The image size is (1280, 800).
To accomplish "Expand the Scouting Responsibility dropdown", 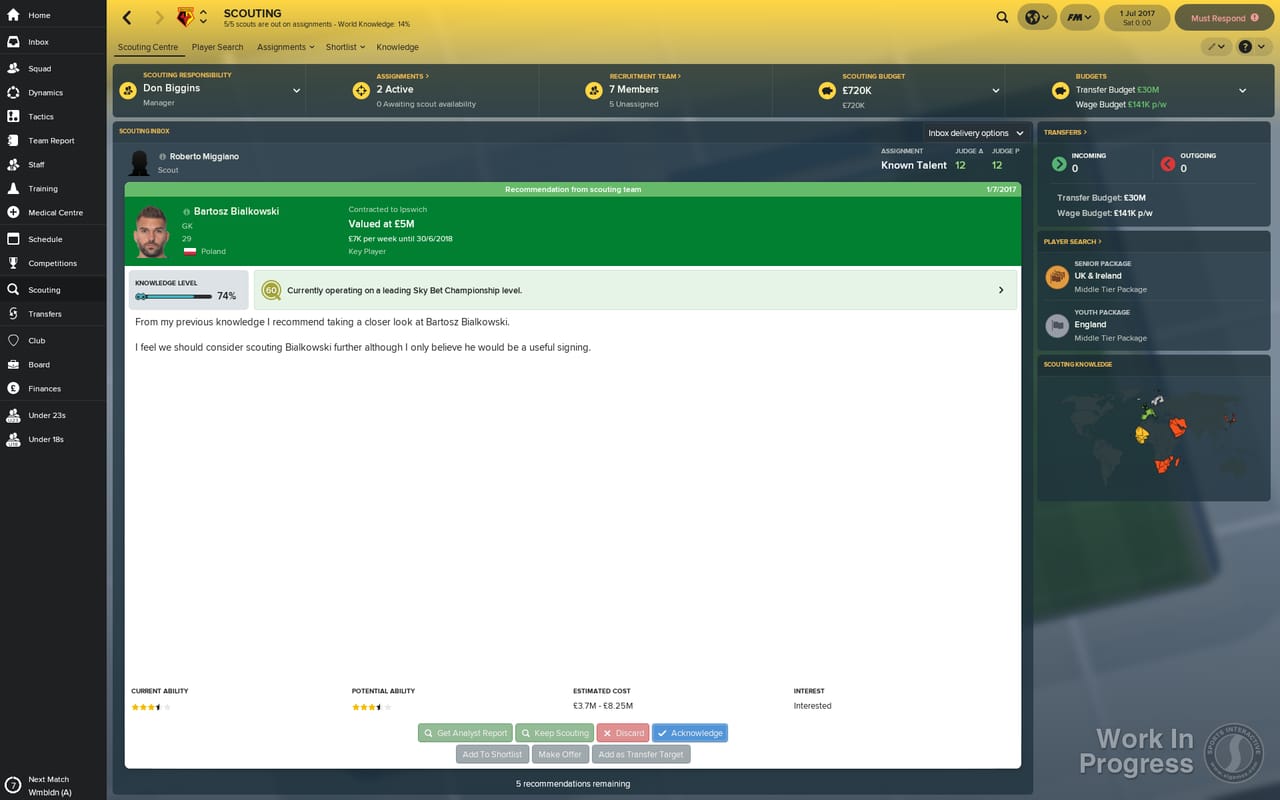I will [x=295, y=89].
